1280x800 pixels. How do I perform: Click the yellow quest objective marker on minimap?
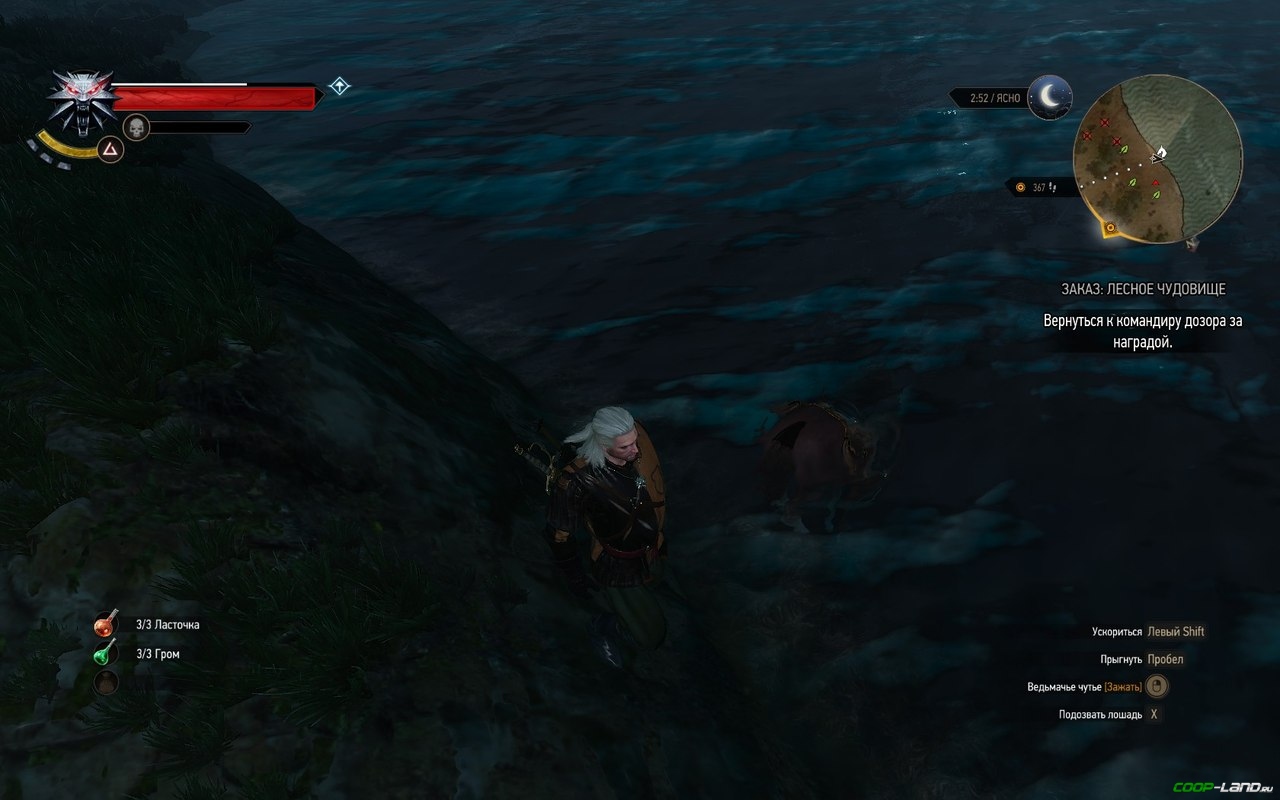tap(1110, 229)
